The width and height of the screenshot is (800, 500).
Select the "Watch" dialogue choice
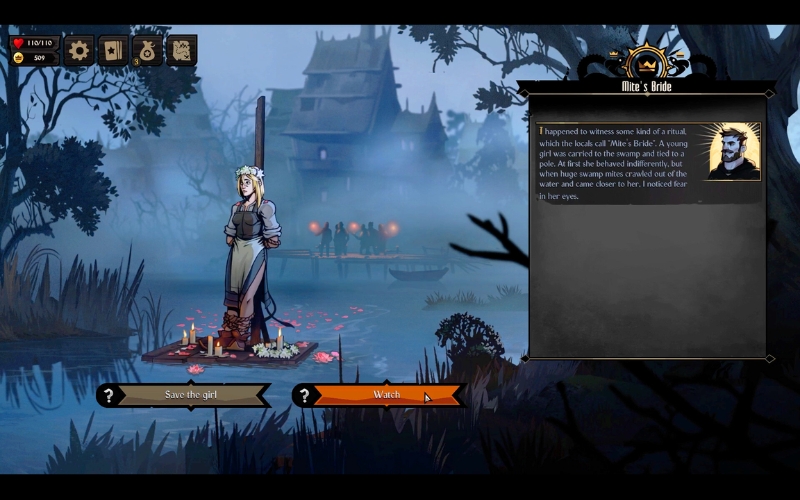coord(386,395)
